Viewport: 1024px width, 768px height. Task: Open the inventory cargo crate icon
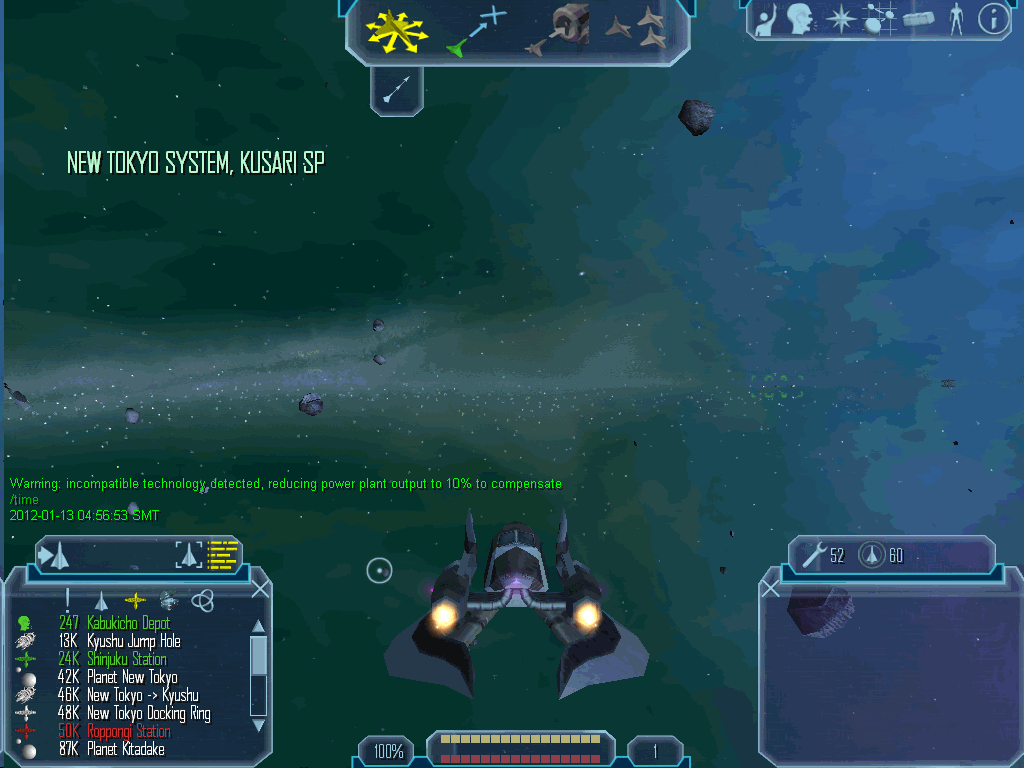click(x=917, y=19)
